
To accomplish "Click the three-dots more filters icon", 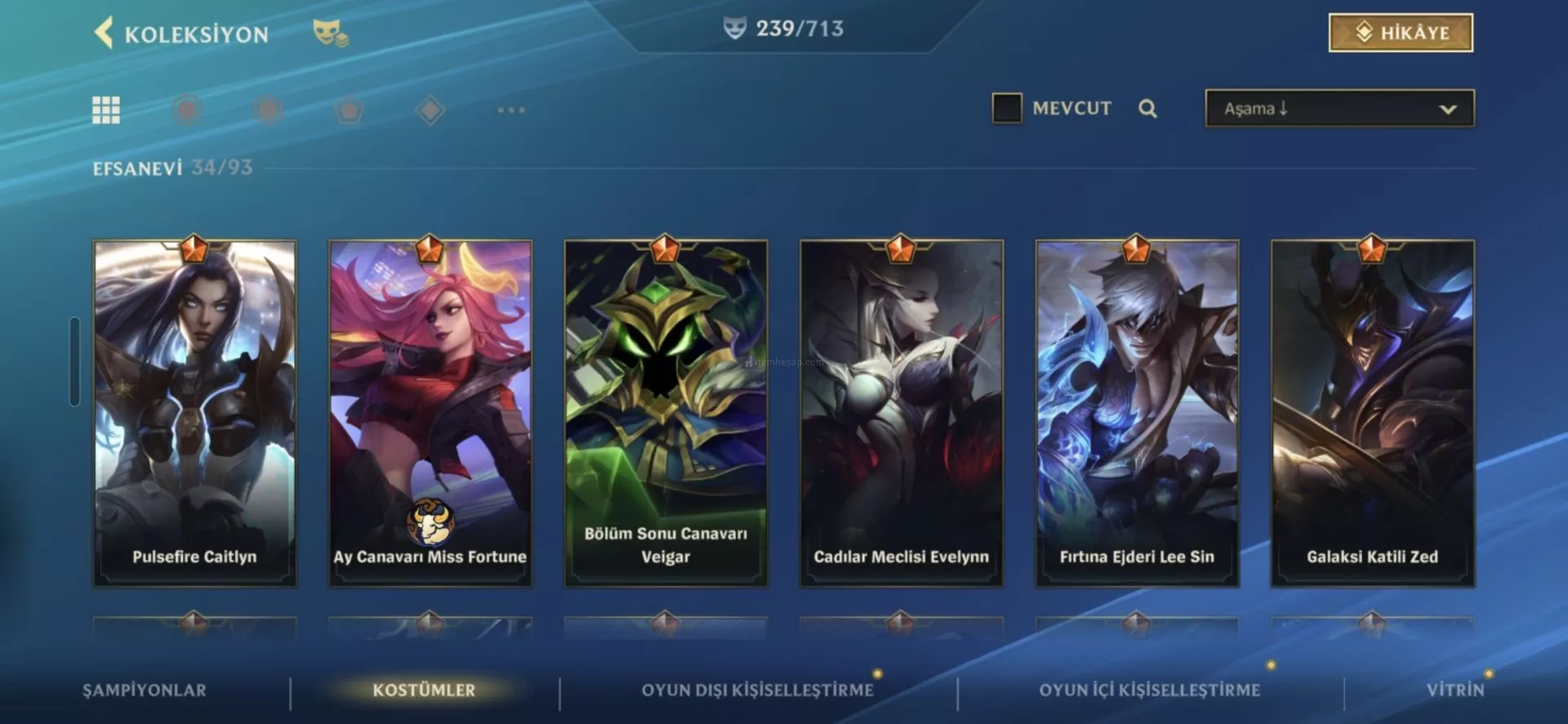I will click(511, 109).
